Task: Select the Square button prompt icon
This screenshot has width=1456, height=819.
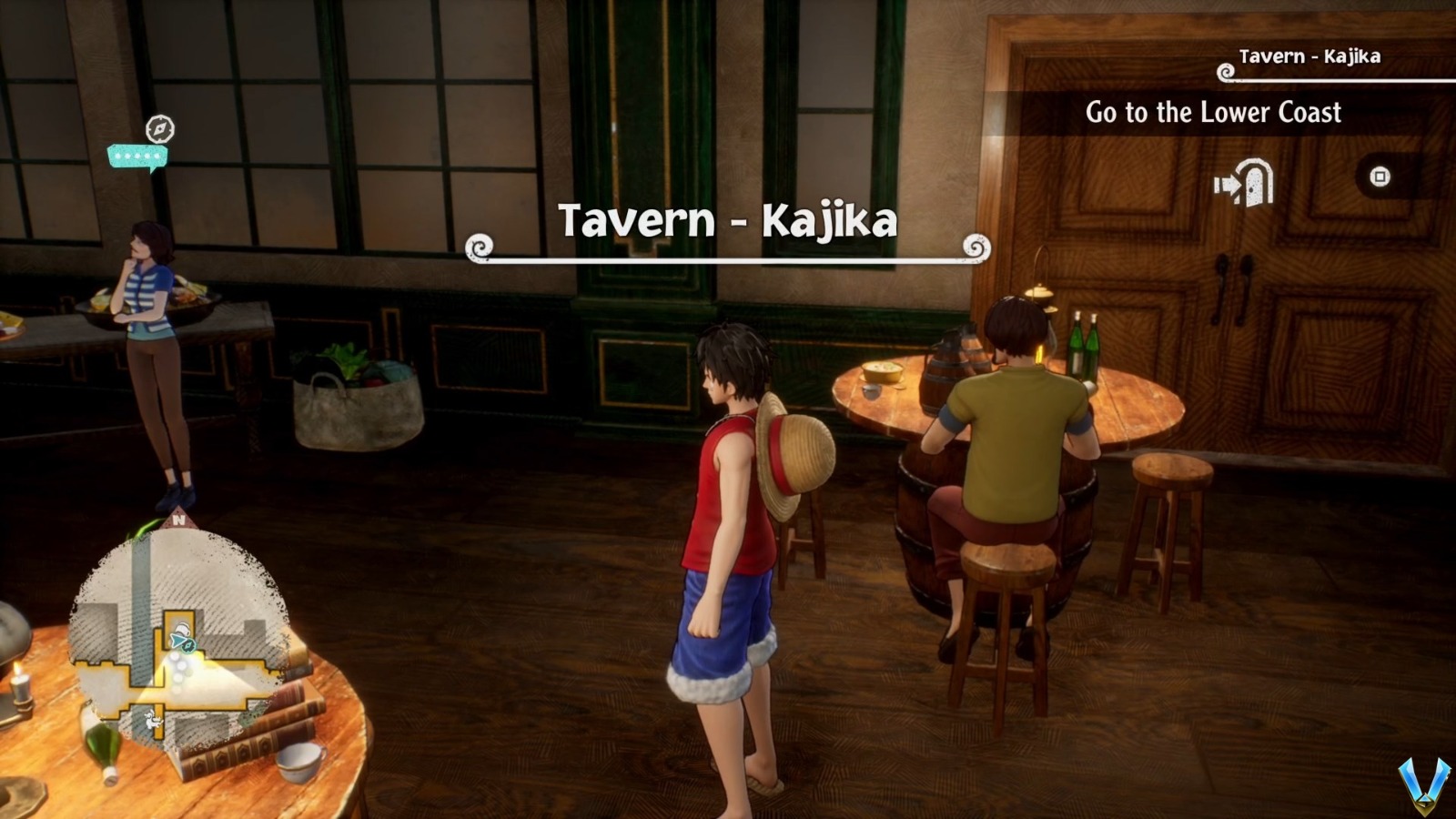Action: tap(1380, 176)
